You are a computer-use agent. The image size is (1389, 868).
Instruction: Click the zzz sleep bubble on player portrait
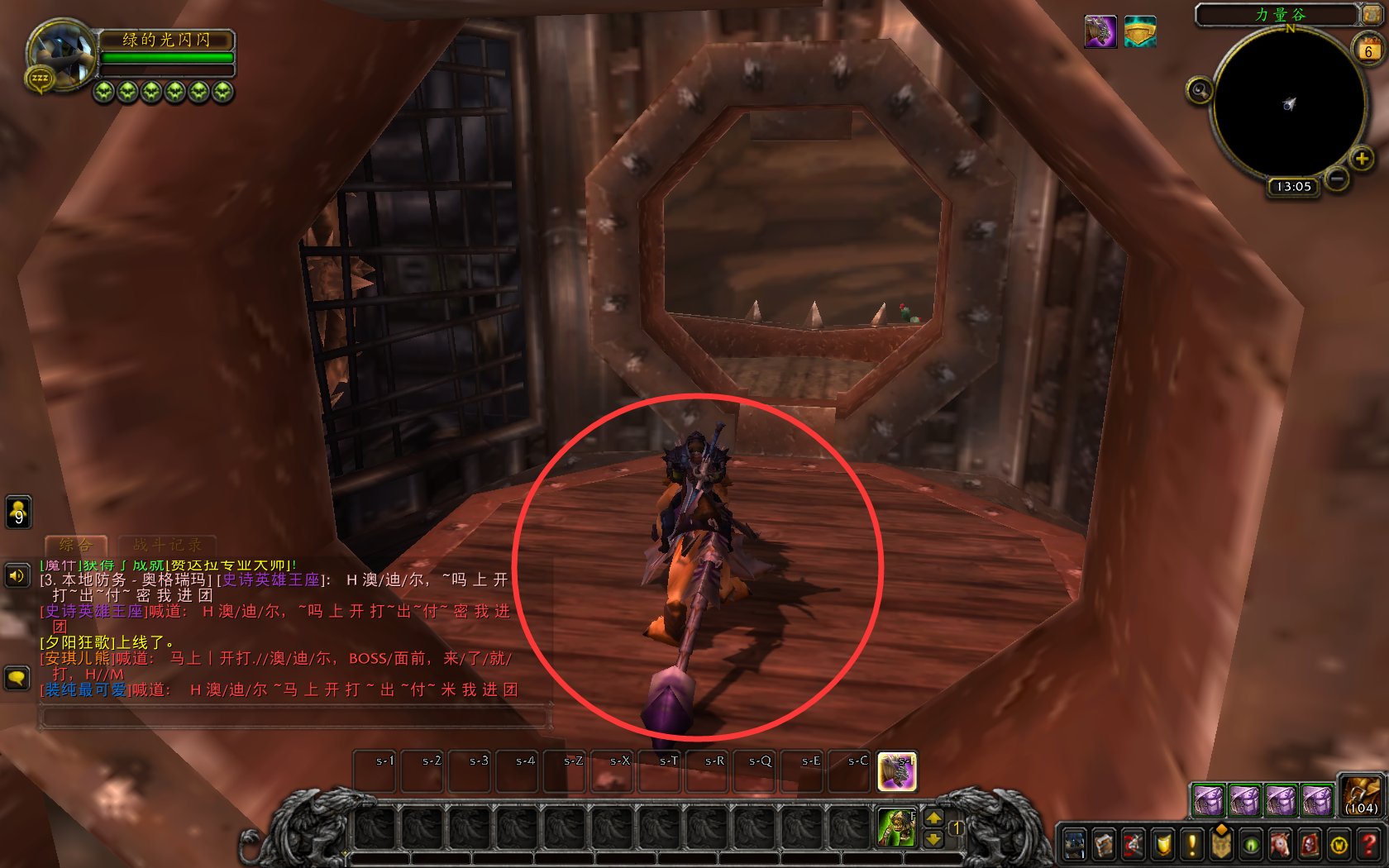(39, 77)
